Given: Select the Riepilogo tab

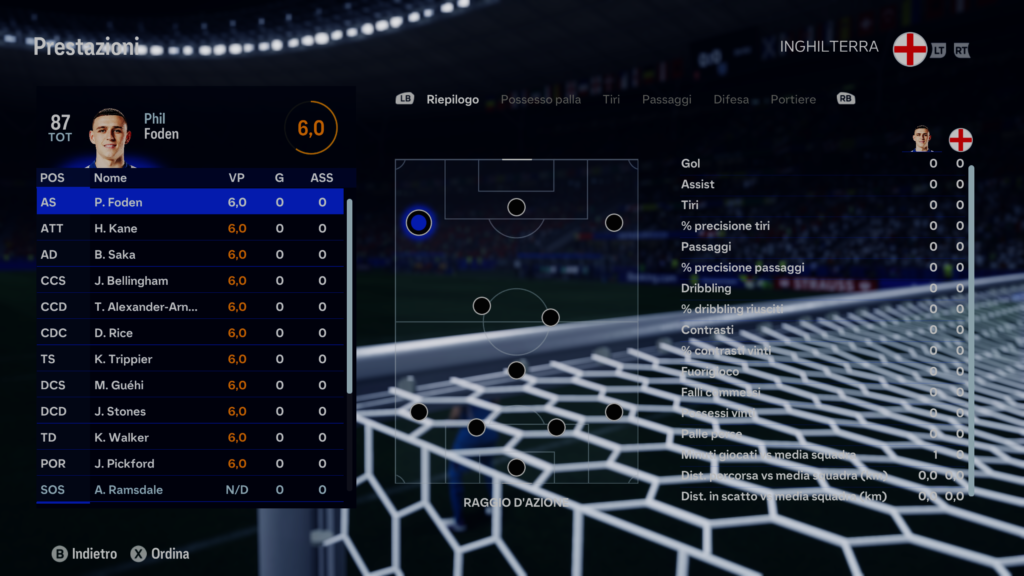Looking at the screenshot, I should 452,100.
